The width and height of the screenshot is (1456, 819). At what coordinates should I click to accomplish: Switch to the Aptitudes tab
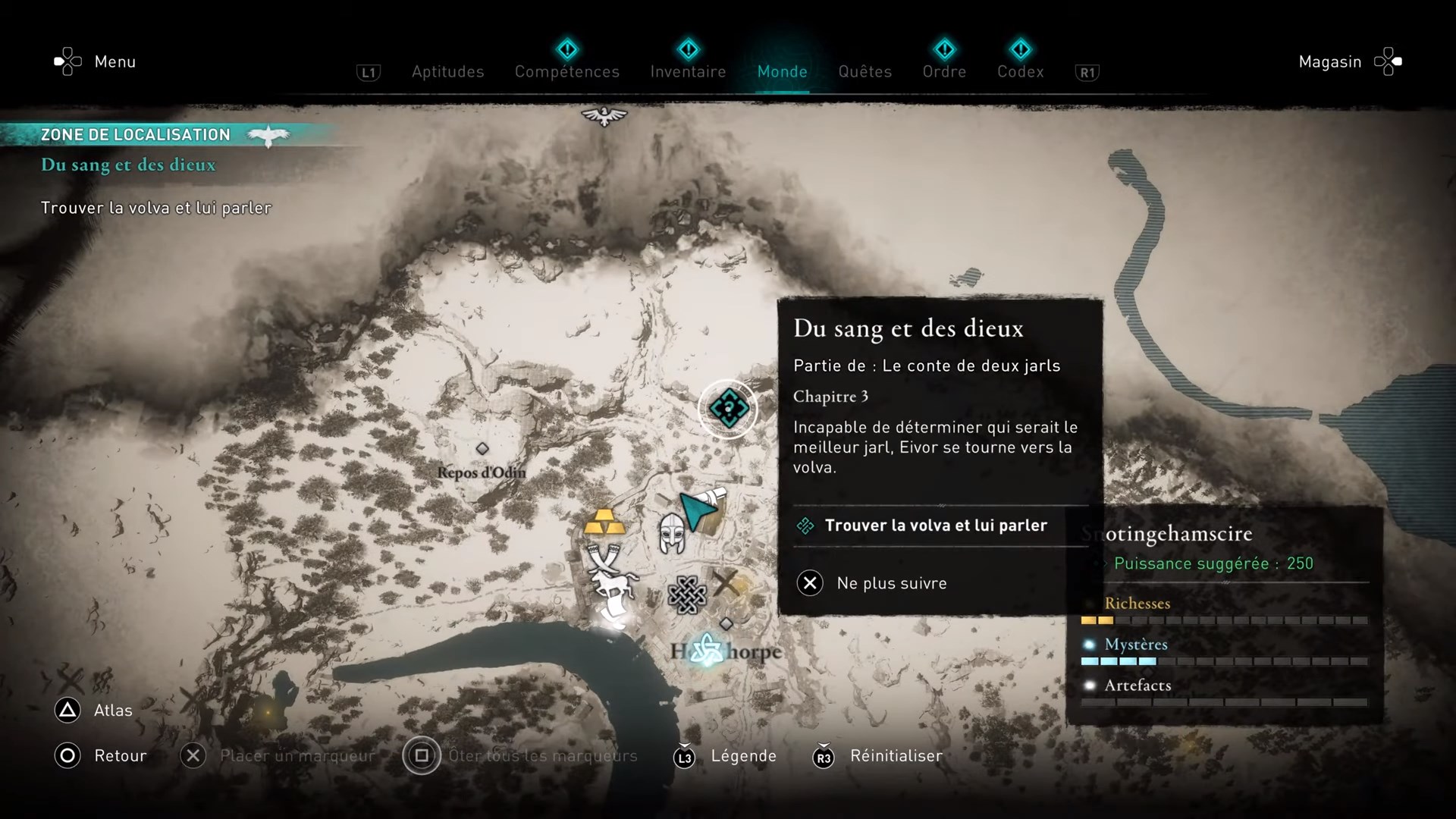pyautogui.click(x=447, y=71)
